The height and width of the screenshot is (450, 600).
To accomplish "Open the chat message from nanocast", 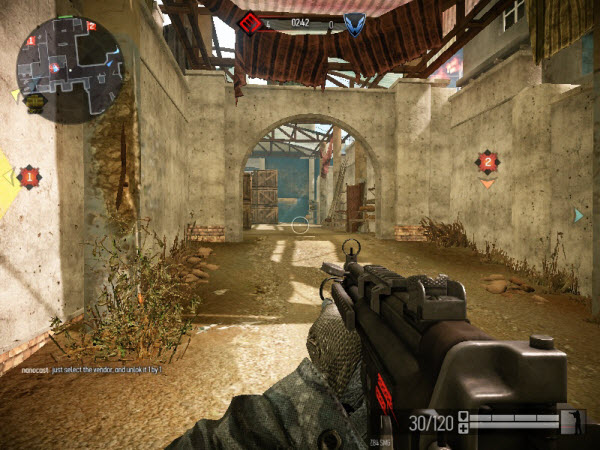I will (x=92, y=370).
